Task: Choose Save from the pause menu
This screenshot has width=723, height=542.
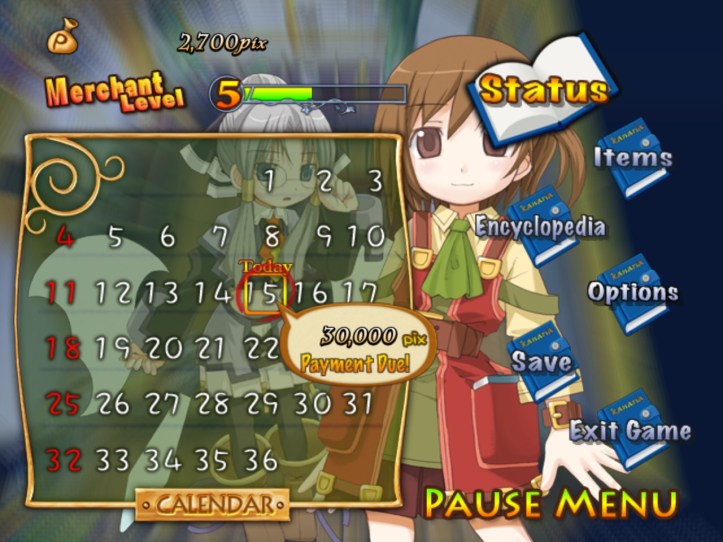Action: [543, 361]
